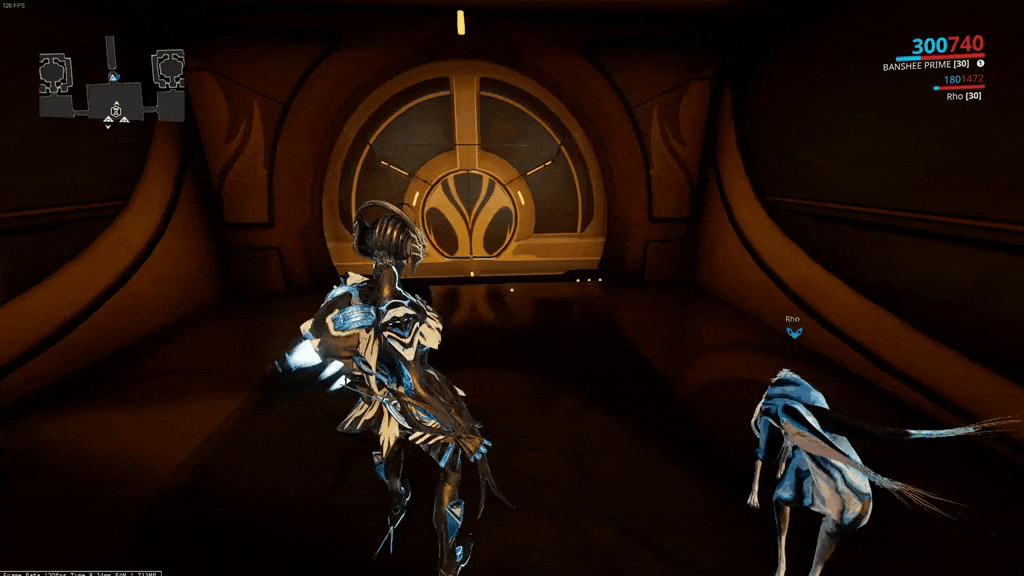Click the Rho nameplate above the companion
This screenshot has width=1024, height=576.
click(x=792, y=319)
